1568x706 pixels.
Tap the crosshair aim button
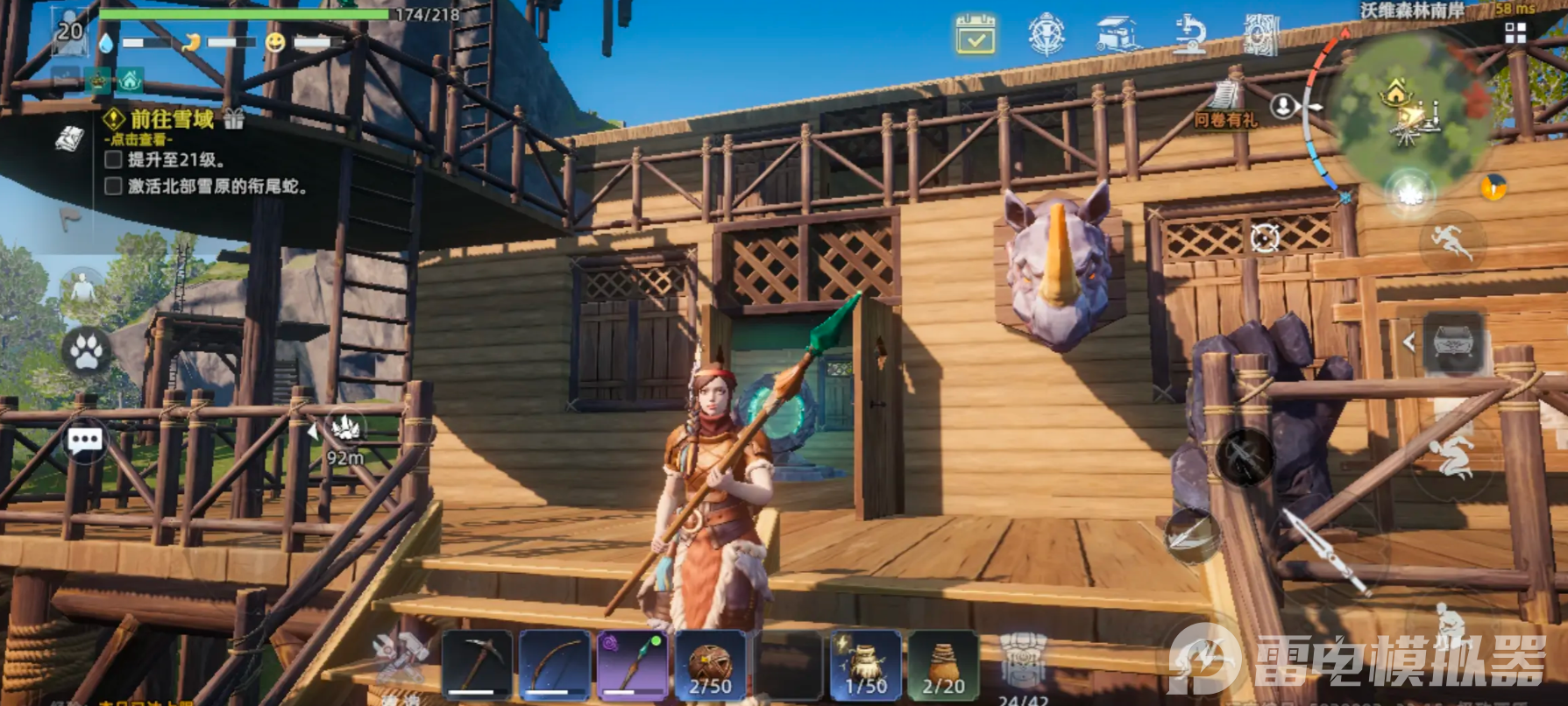click(1265, 237)
